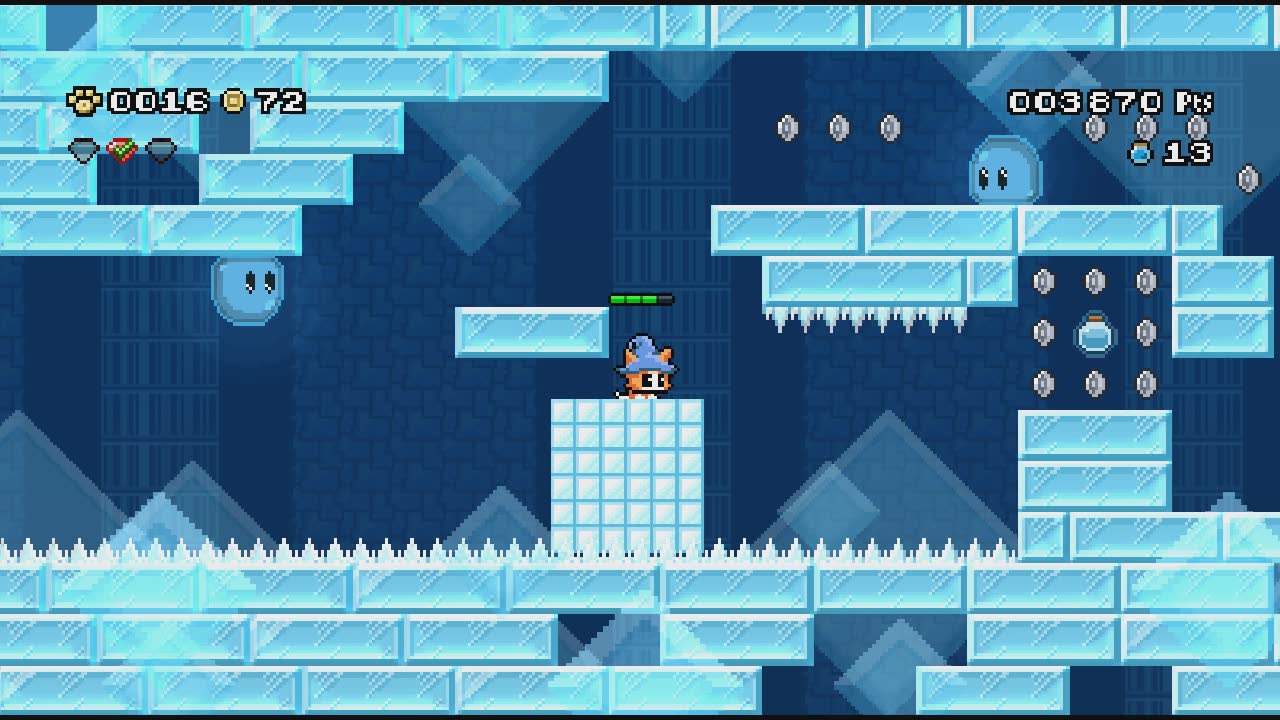1280x720 pixels.
Task: Select a silver coin in the top row trio
Action: click(836, 127)
